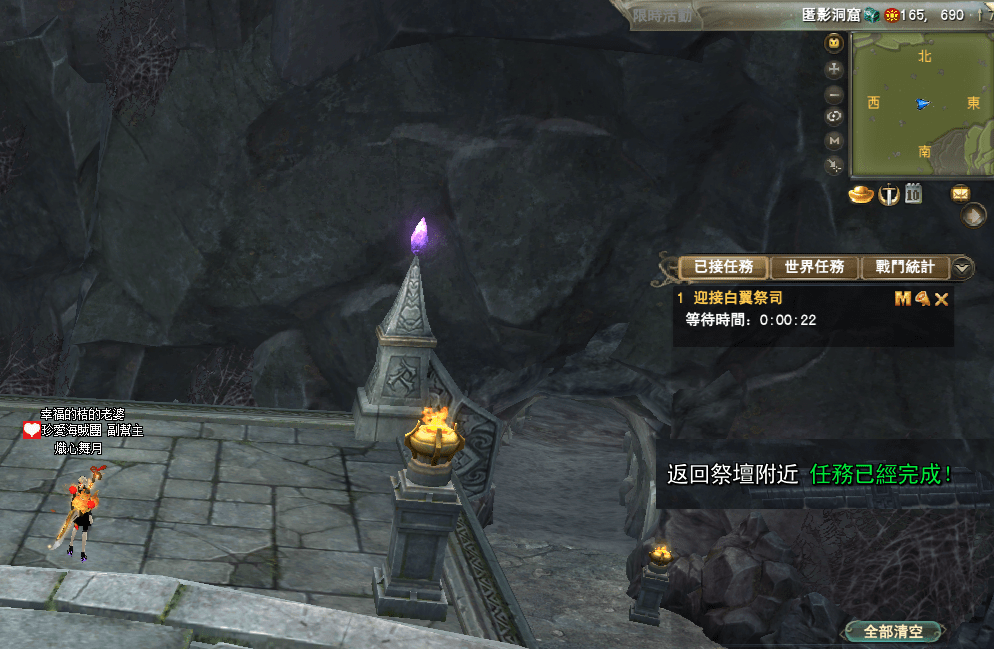Open the calendar icon under the minimap

[x=913, y=194]
